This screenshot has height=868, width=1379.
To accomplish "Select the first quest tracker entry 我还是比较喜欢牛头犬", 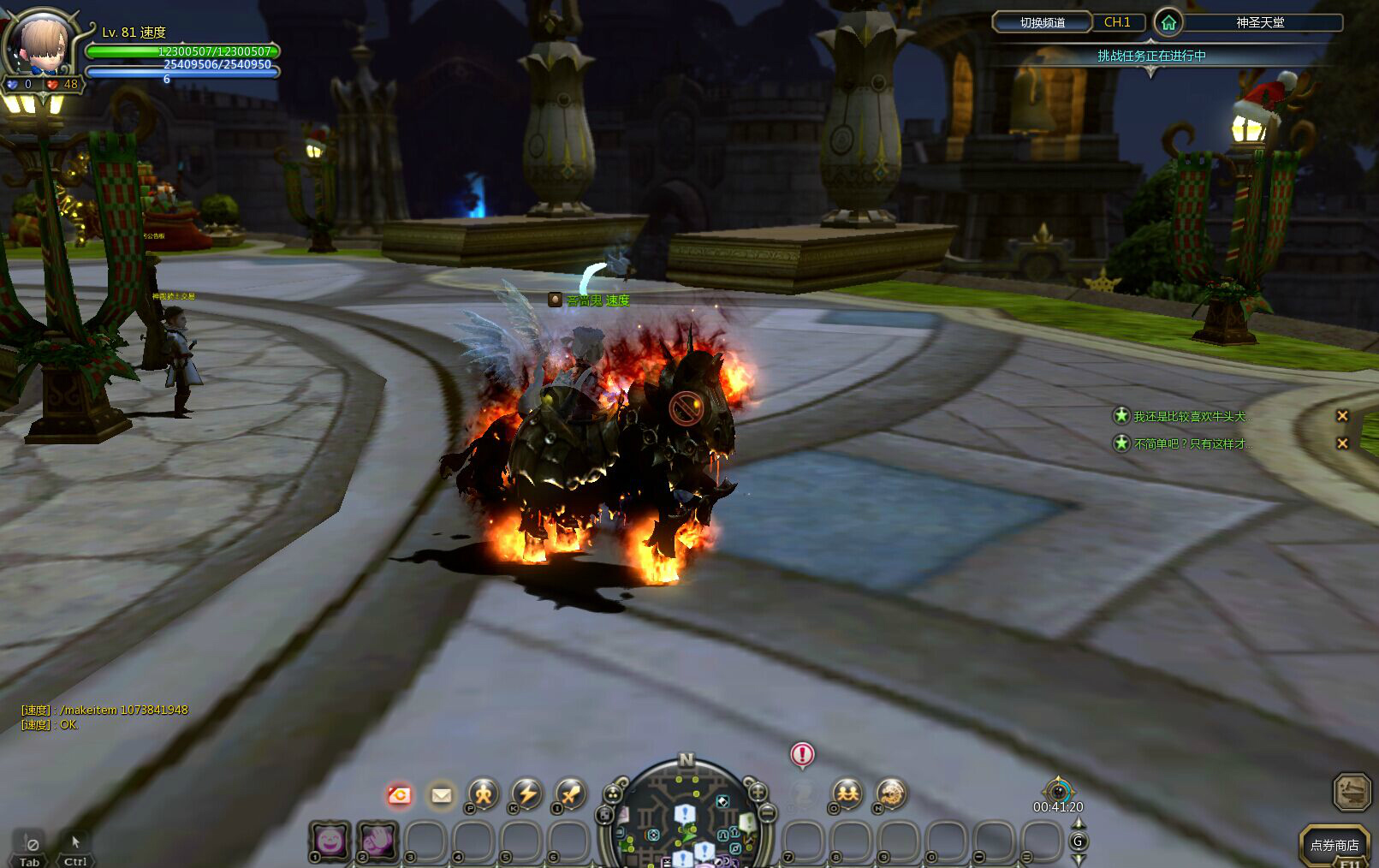I will 1192,416.
